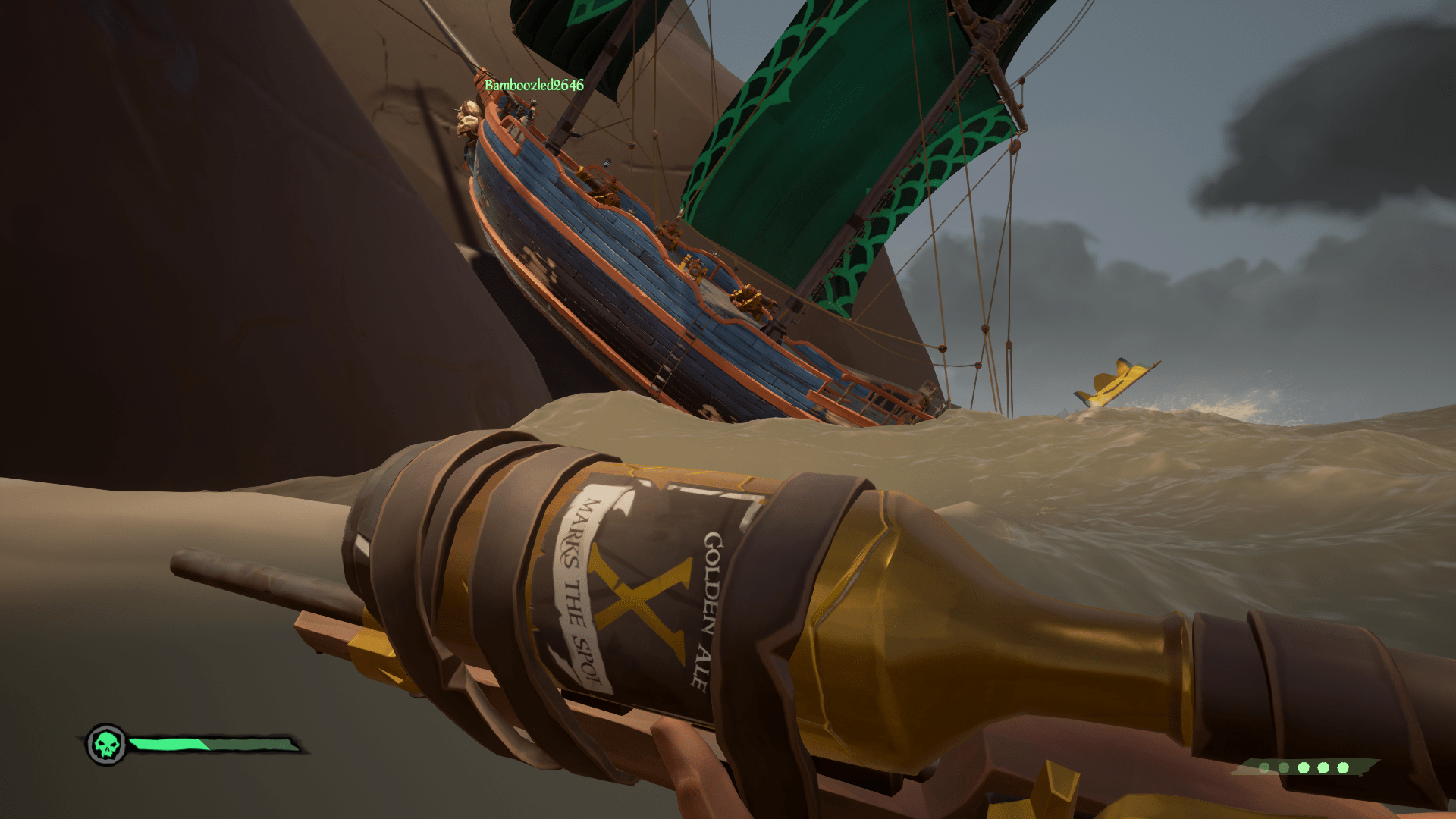Click the brightest rightmost ammo dot
The height and width of the screenshot is (819, 1456).
pos(1342,767)
